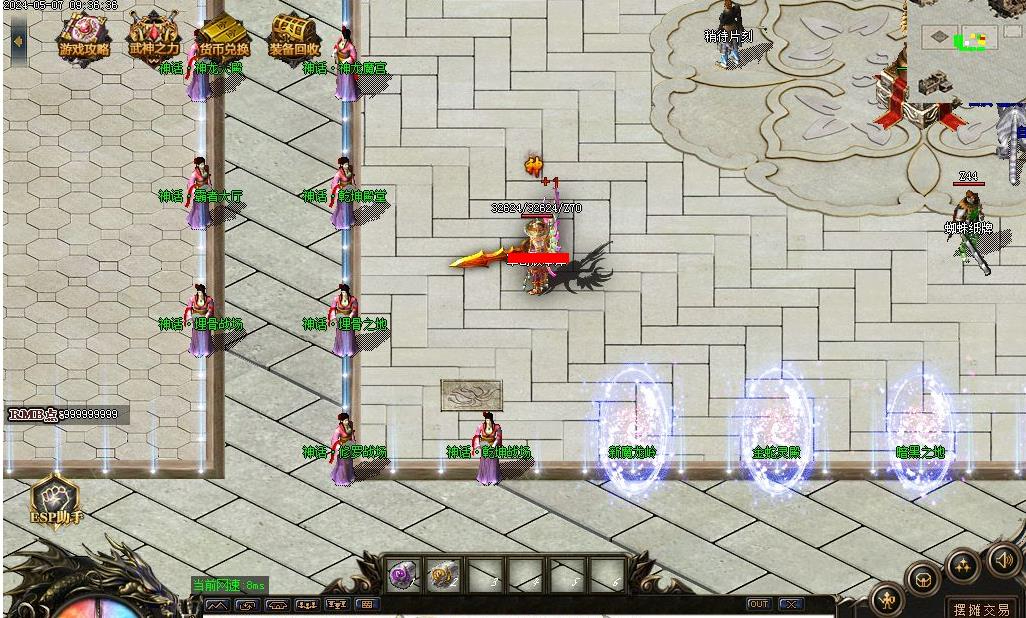
Task: Click the X button beside OUT
Action: pos(790,604)
